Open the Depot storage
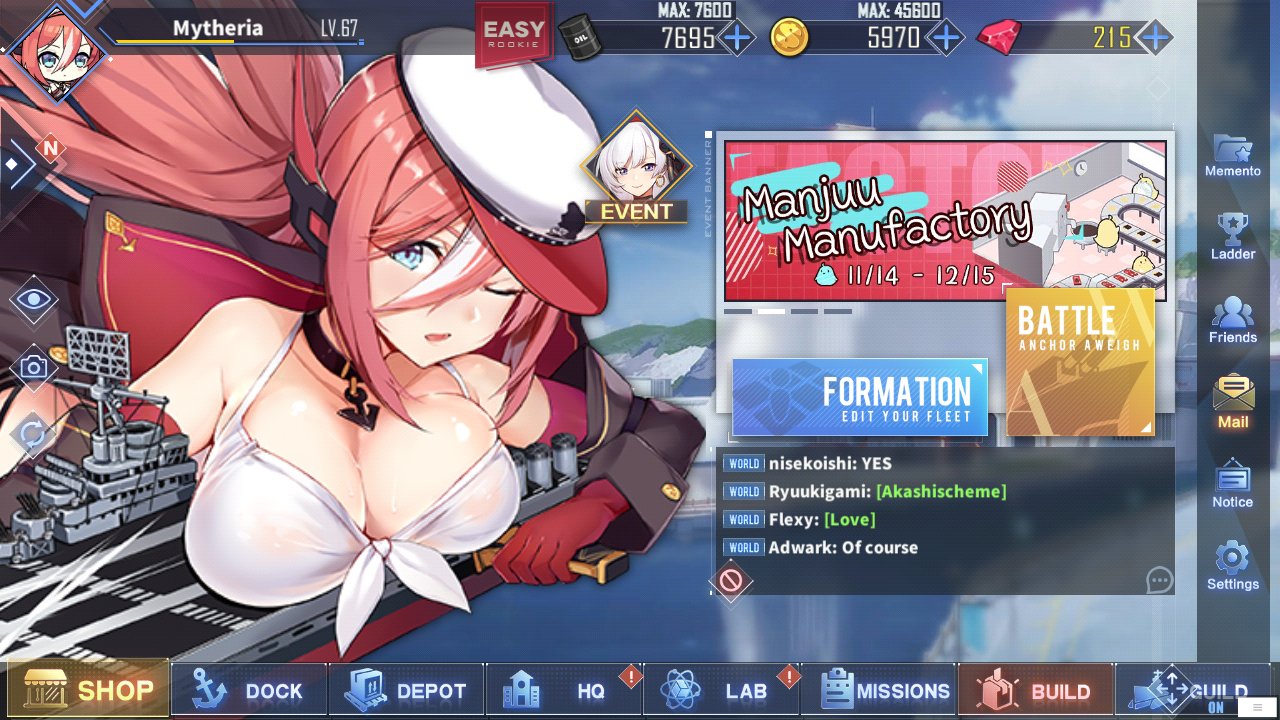The width and height of the screenshot is (1280, 720). (405, 690)
